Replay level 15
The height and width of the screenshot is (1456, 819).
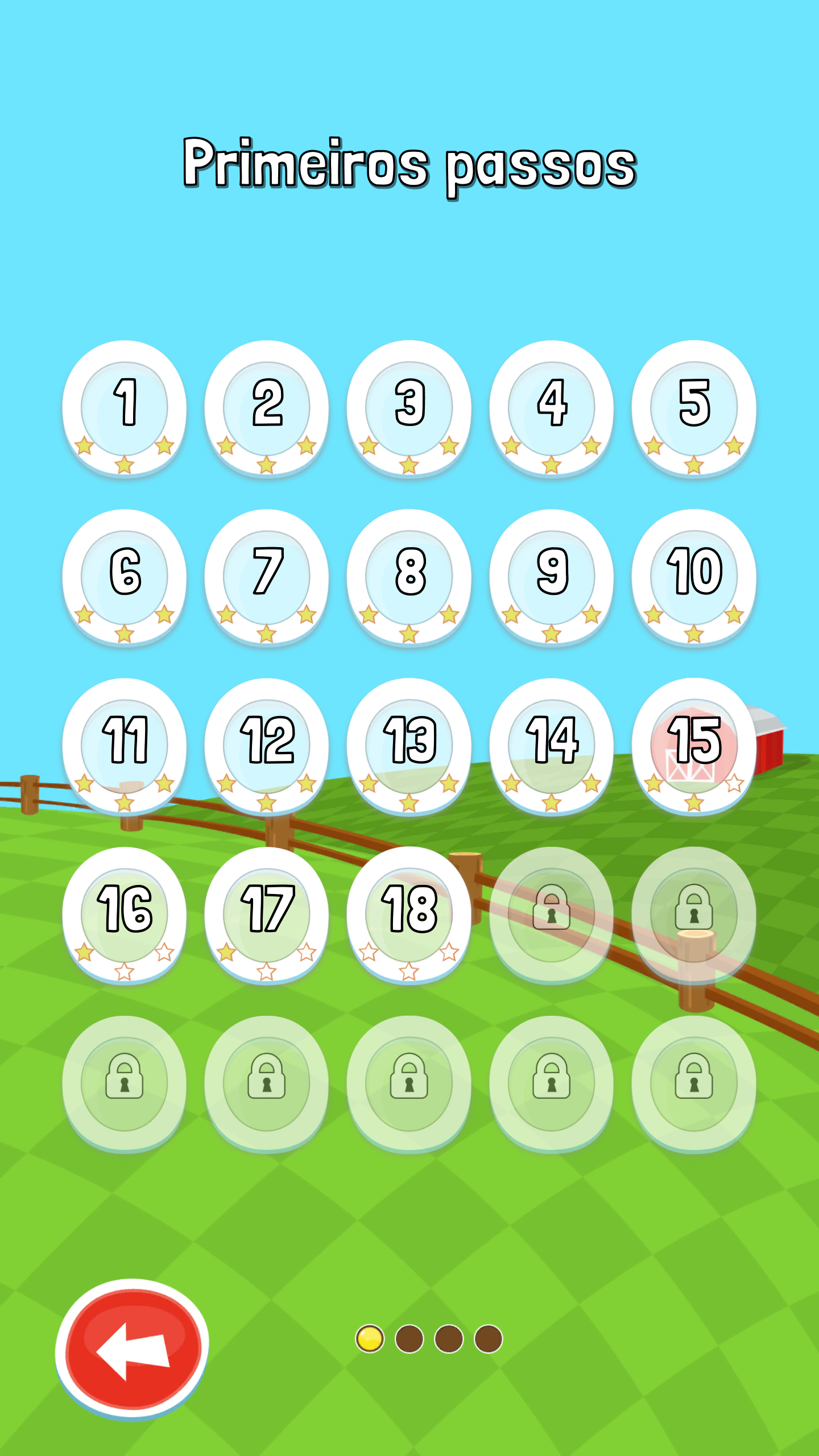click(693, 745)
